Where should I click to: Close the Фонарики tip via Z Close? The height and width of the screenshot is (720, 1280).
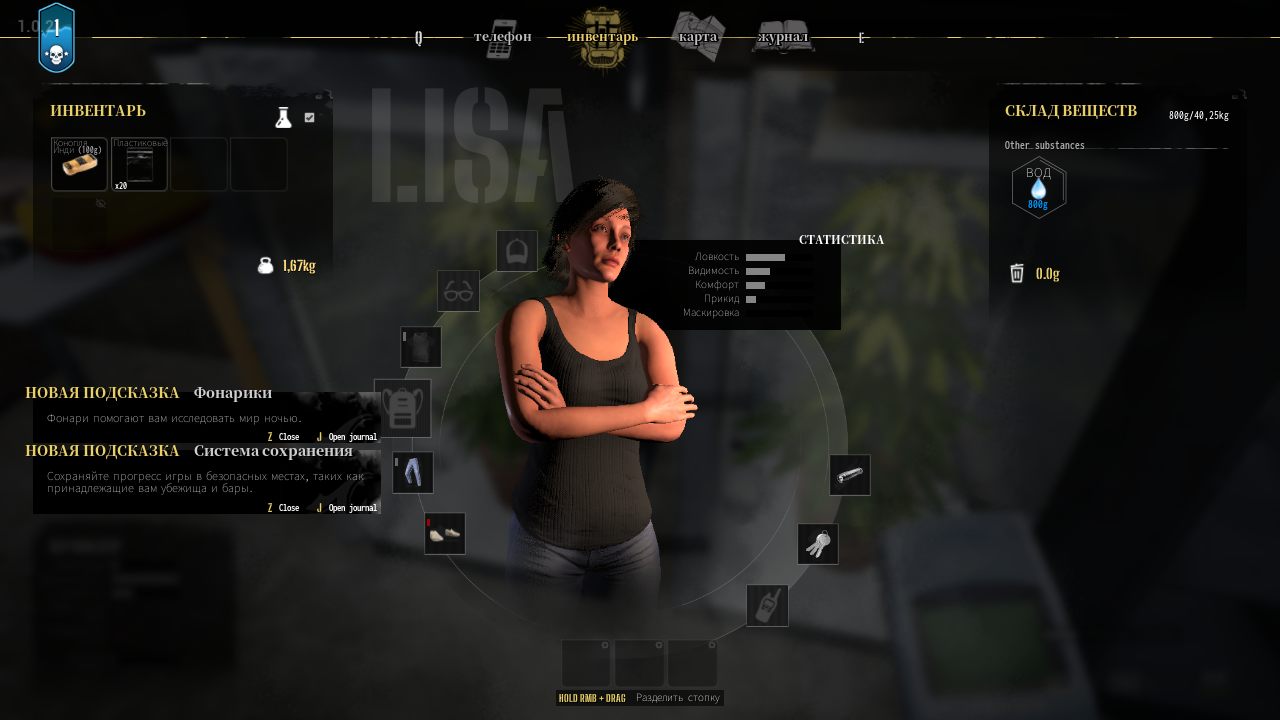pyautogui.click(x=282, y=436)
